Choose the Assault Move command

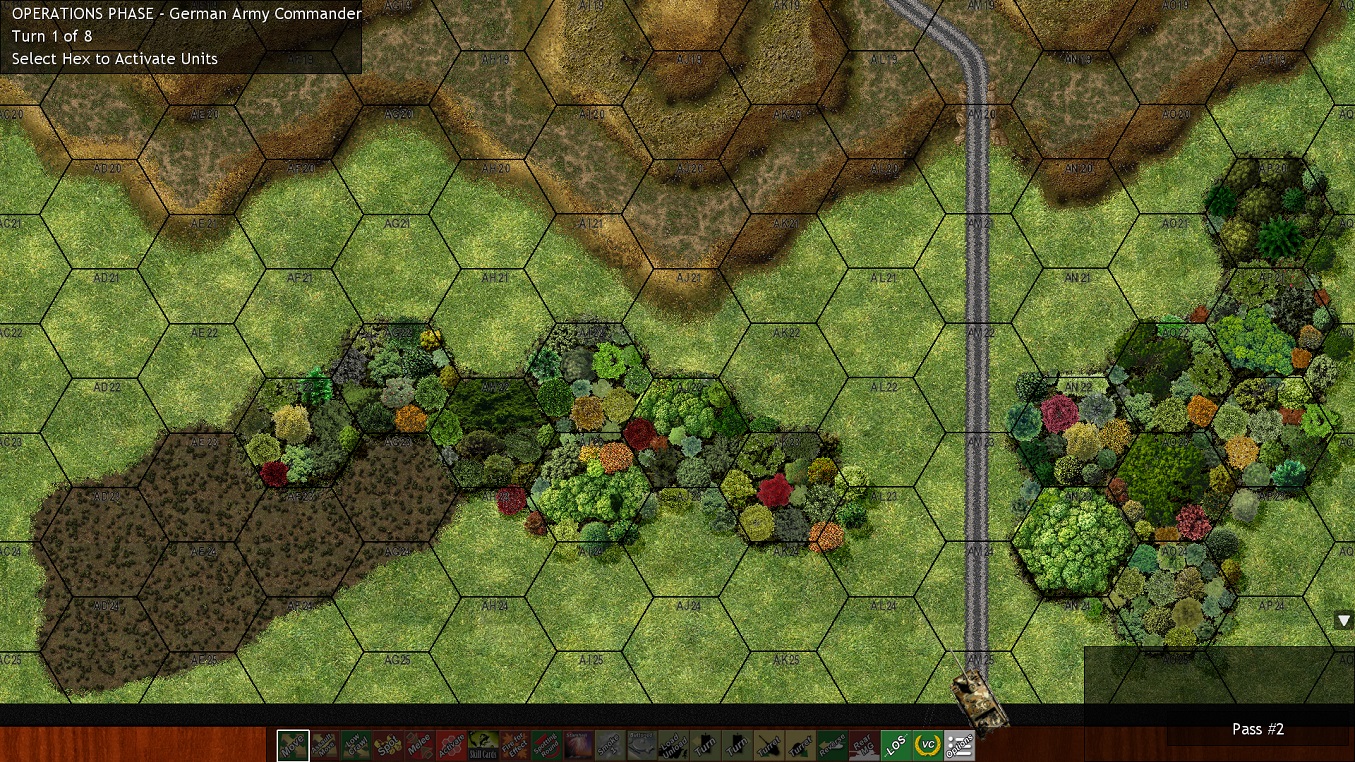[324, 746]
